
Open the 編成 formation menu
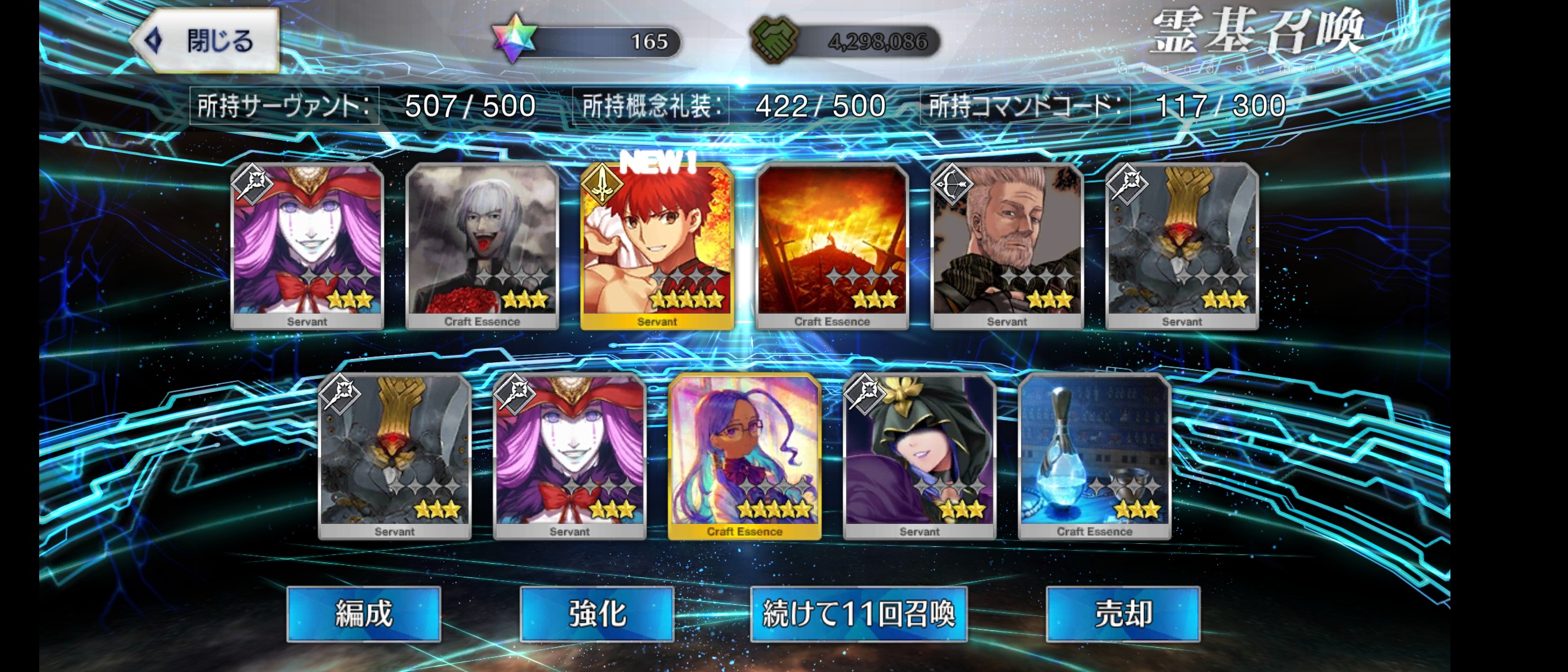tap(363, 614)
